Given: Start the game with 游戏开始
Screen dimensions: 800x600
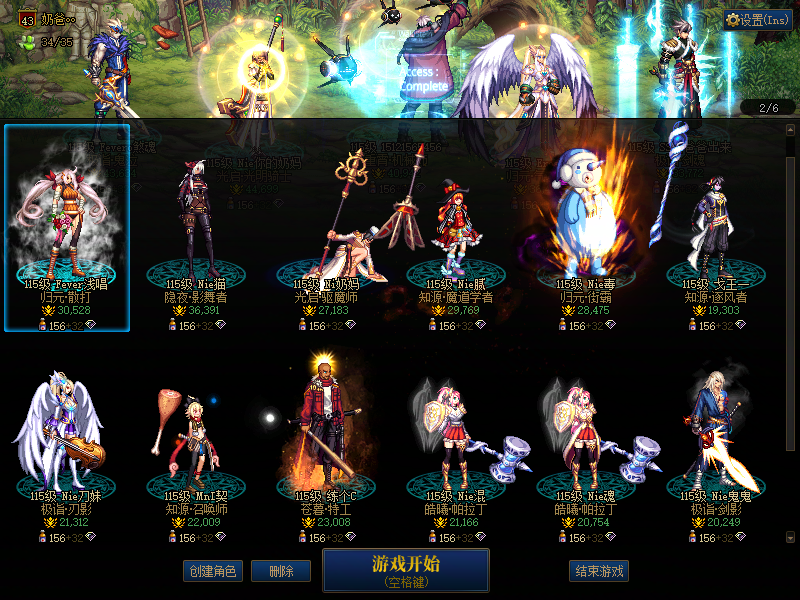Looking at the screenshot, I should tap(405, 569).
